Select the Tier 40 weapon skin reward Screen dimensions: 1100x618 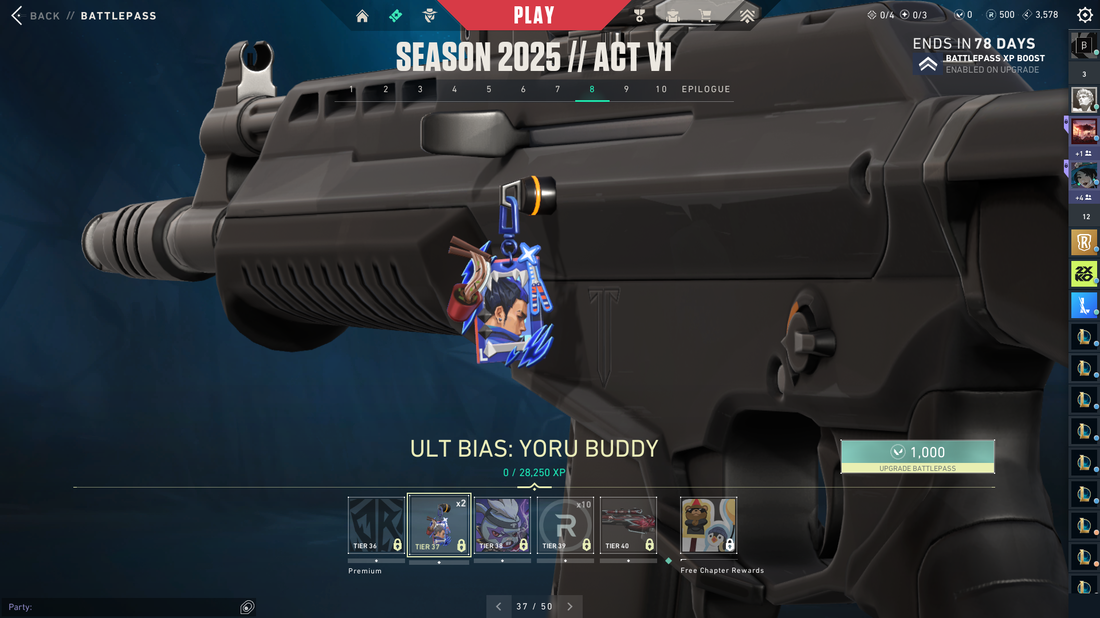pos(628,525)
